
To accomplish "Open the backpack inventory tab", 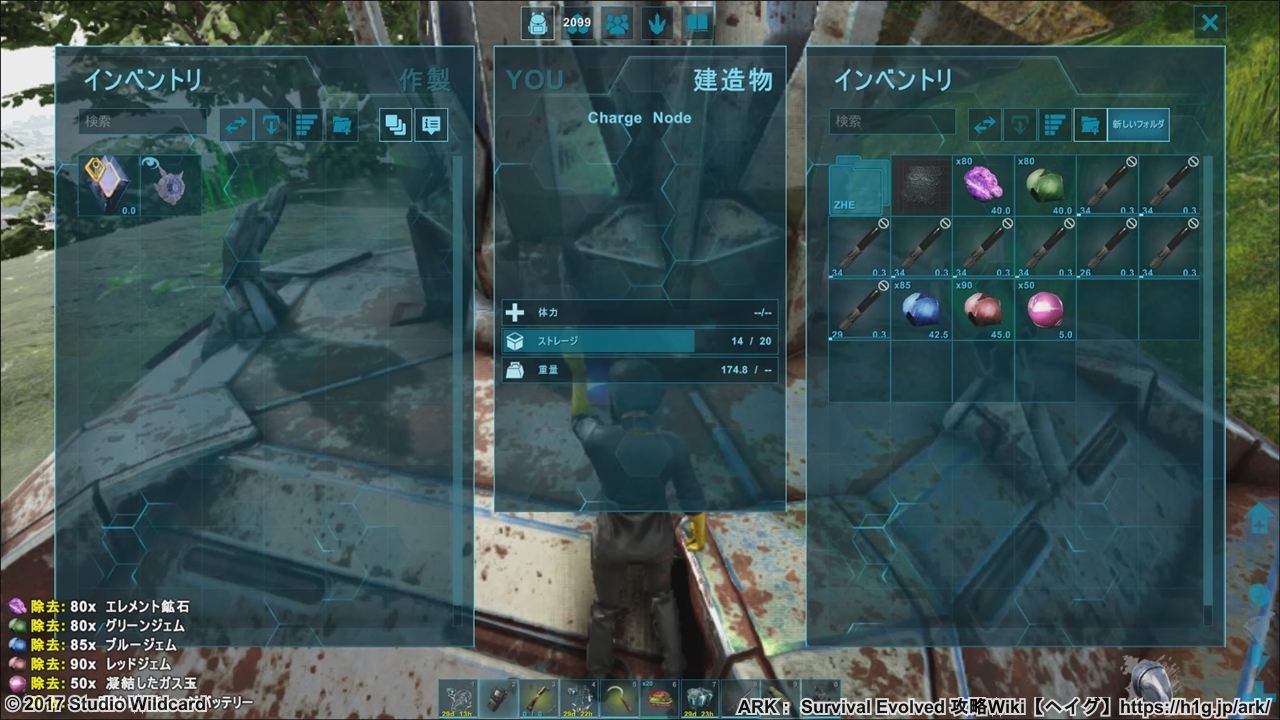I will (537, 23).
